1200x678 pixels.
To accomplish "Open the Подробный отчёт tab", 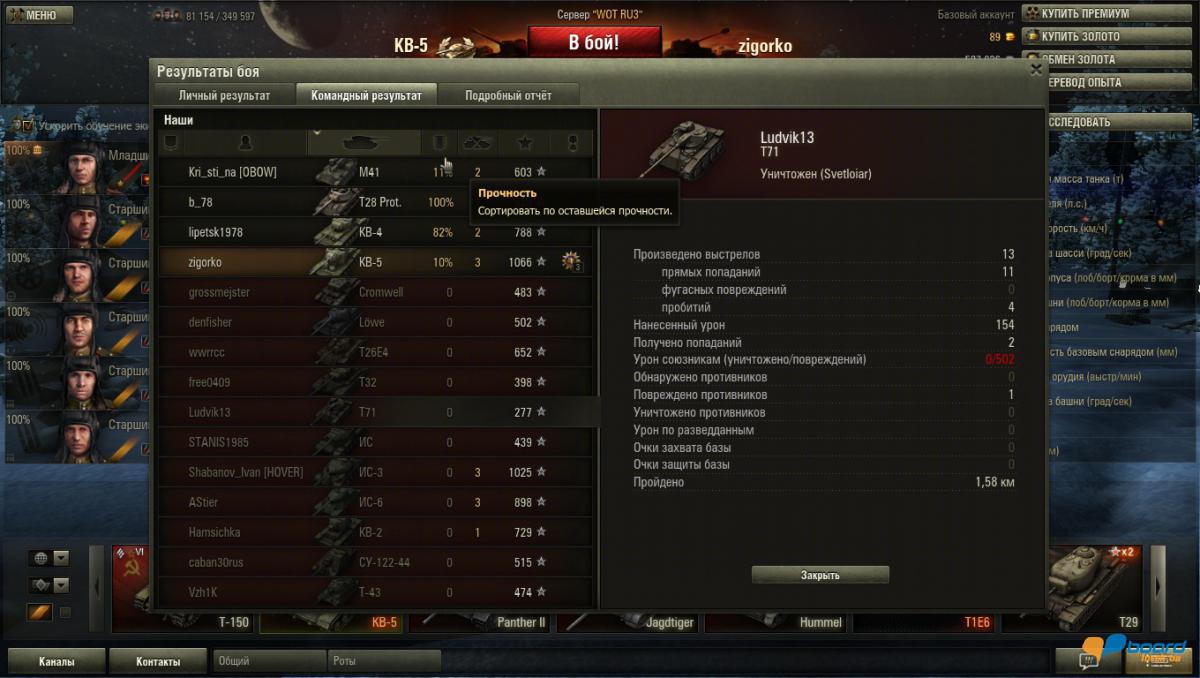I will pyautogui.click(x=508, y=96).
